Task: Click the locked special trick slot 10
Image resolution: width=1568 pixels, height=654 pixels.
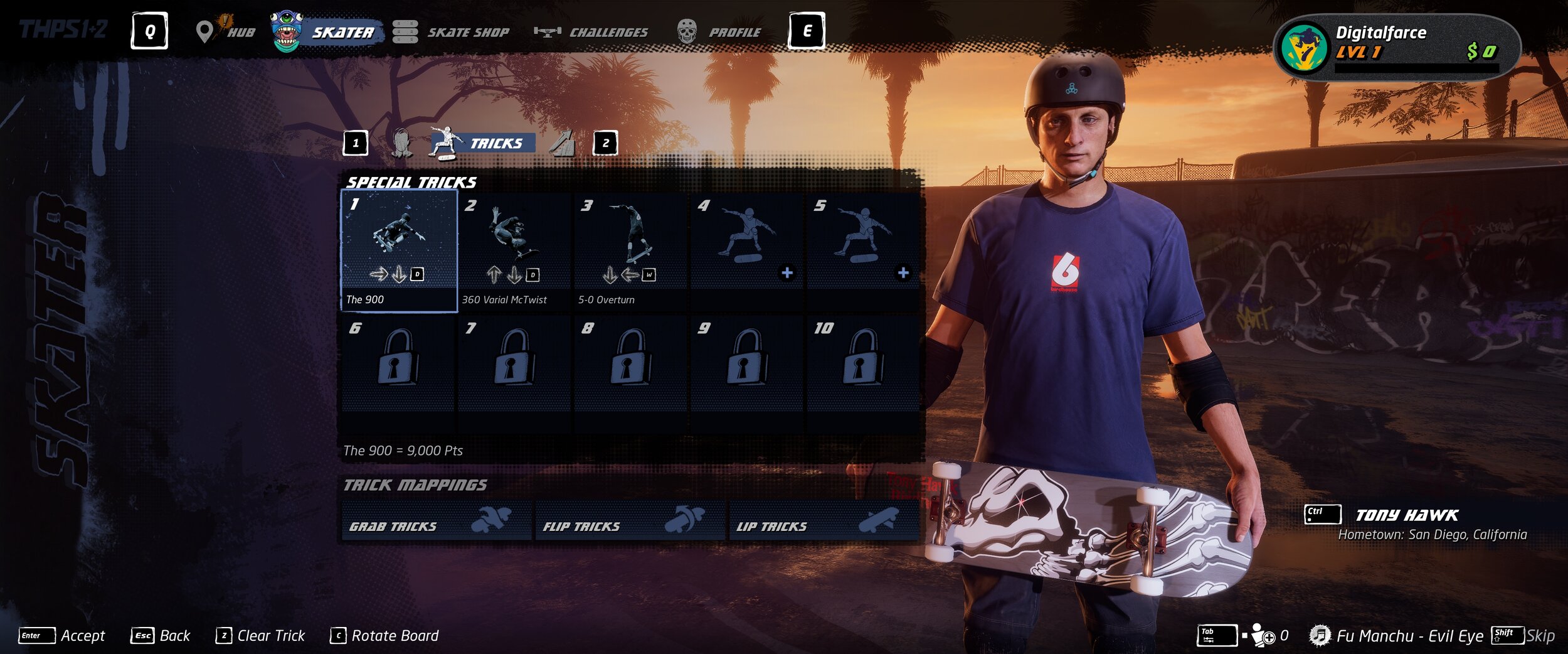Action: 862,364
